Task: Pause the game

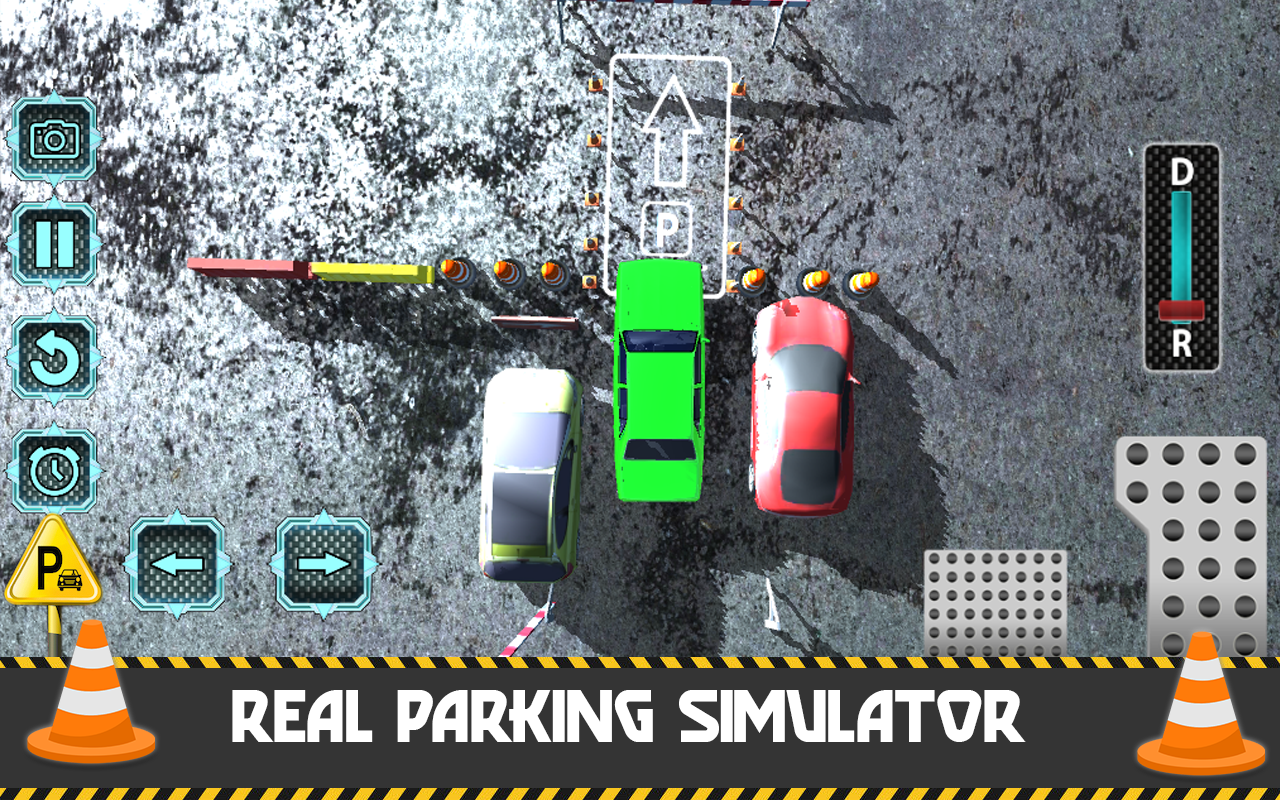Action: (x=53, y=243)
